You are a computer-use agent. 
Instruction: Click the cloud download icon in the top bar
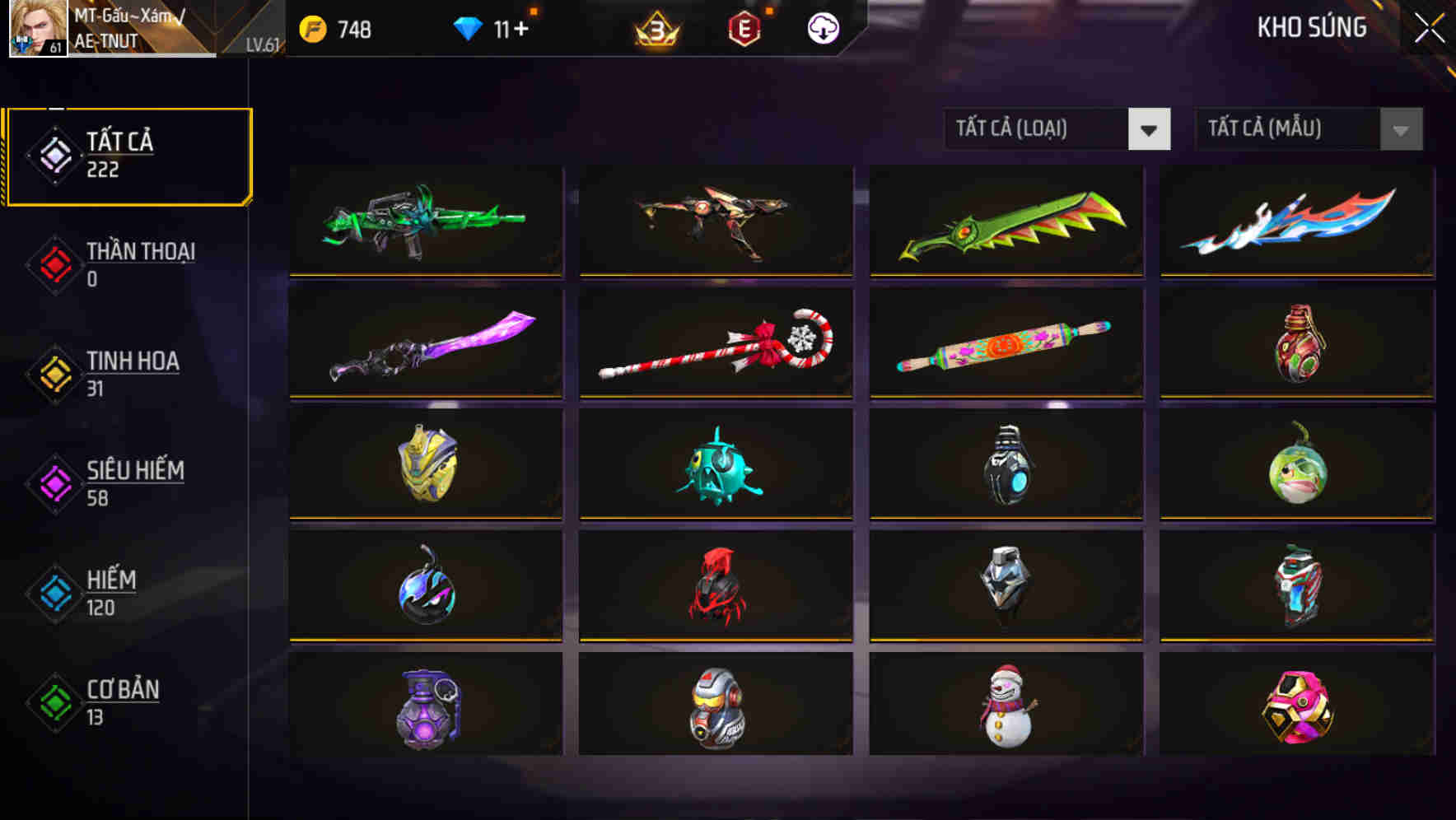point(823,27)
